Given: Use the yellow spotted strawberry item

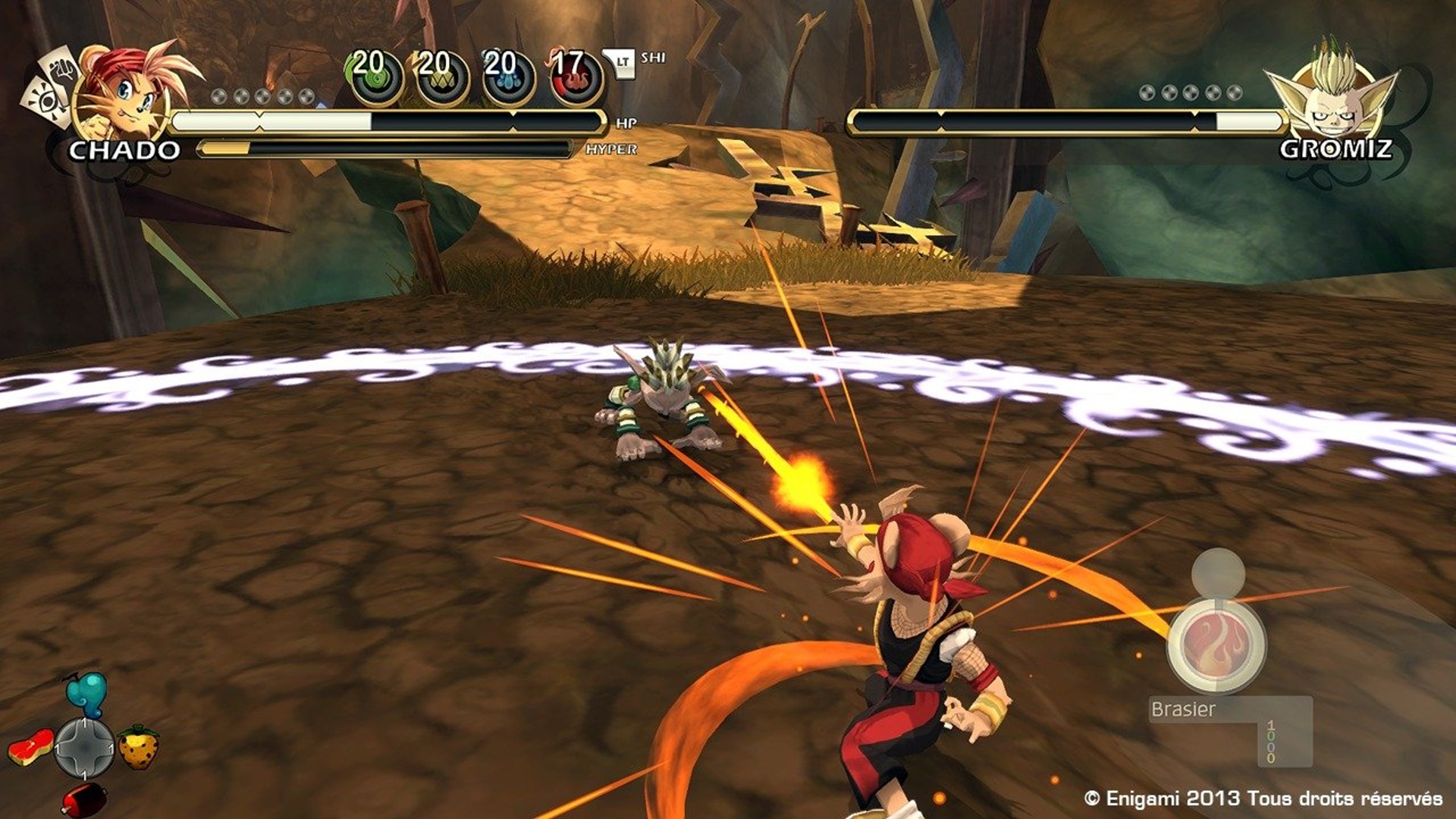Looking at the screenshot, I should coord(139,747).
